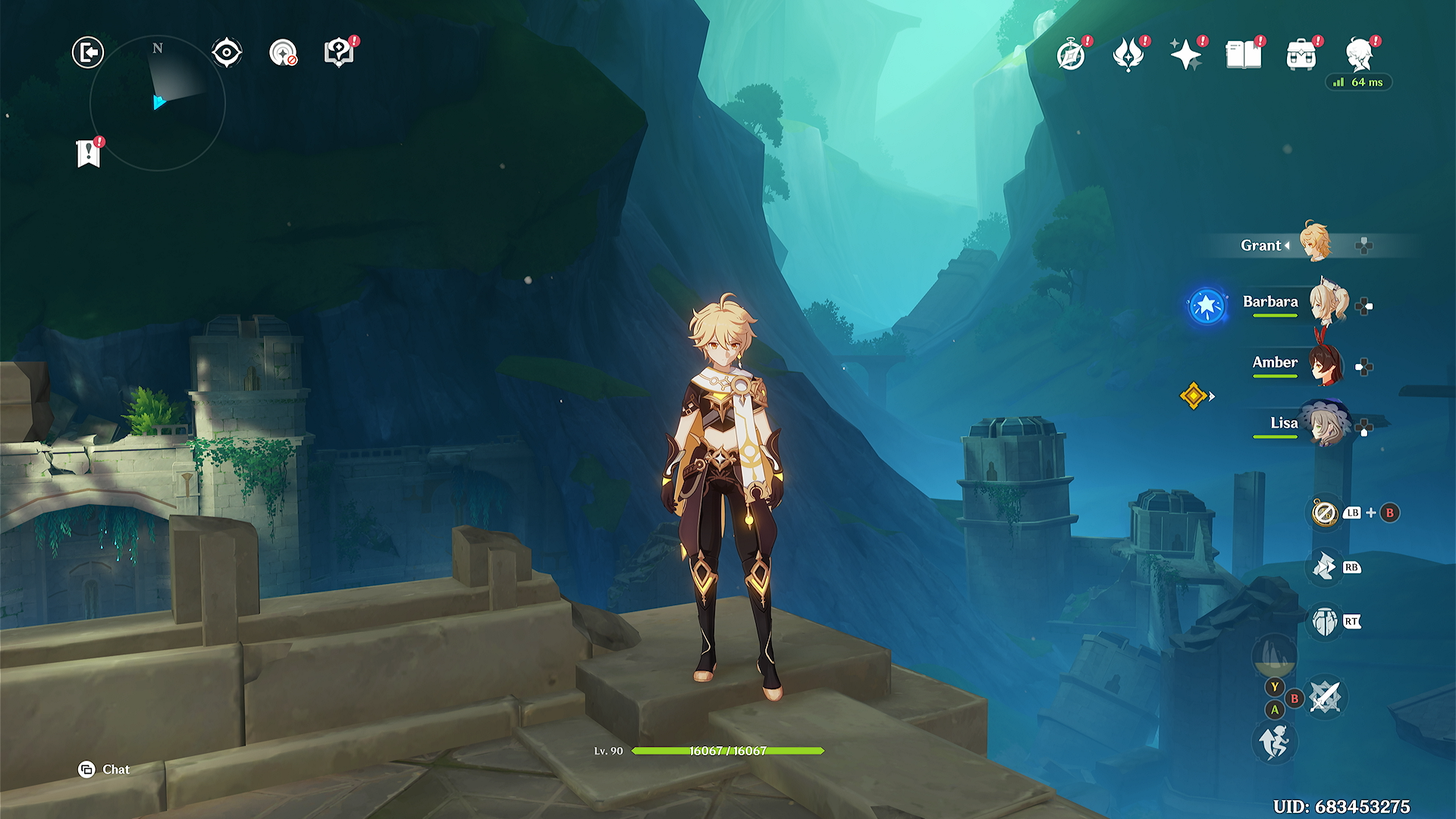Open the quest bookmark icon
The height and width of the screenshot is (819, 1456).
tap(89, 153)
